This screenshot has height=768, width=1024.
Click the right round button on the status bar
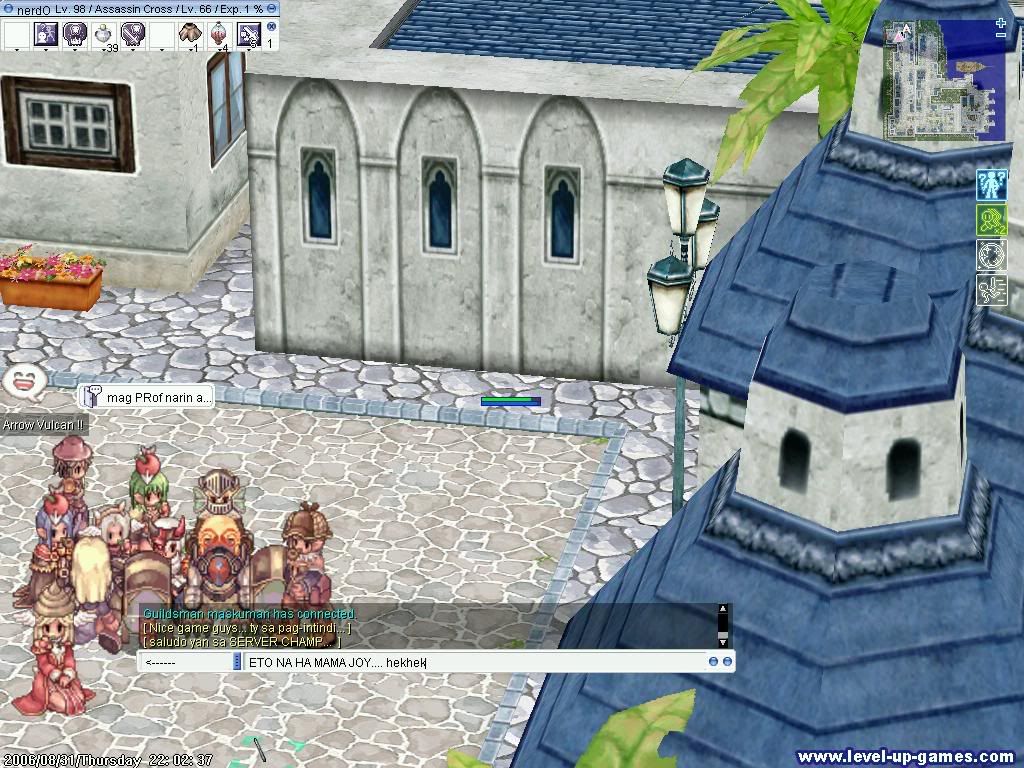point(272,8)
